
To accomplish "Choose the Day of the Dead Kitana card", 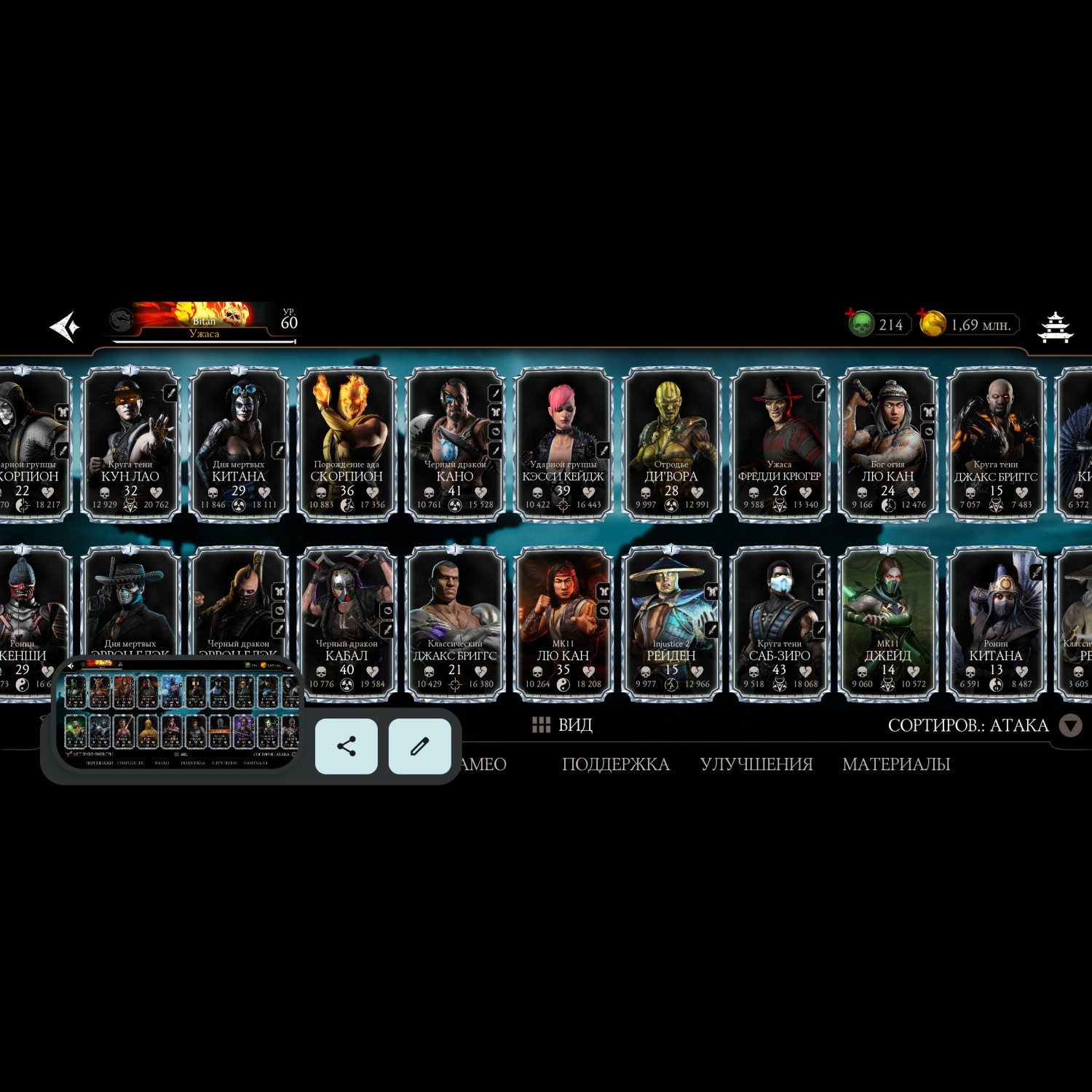I will click(x=238, y=444).
